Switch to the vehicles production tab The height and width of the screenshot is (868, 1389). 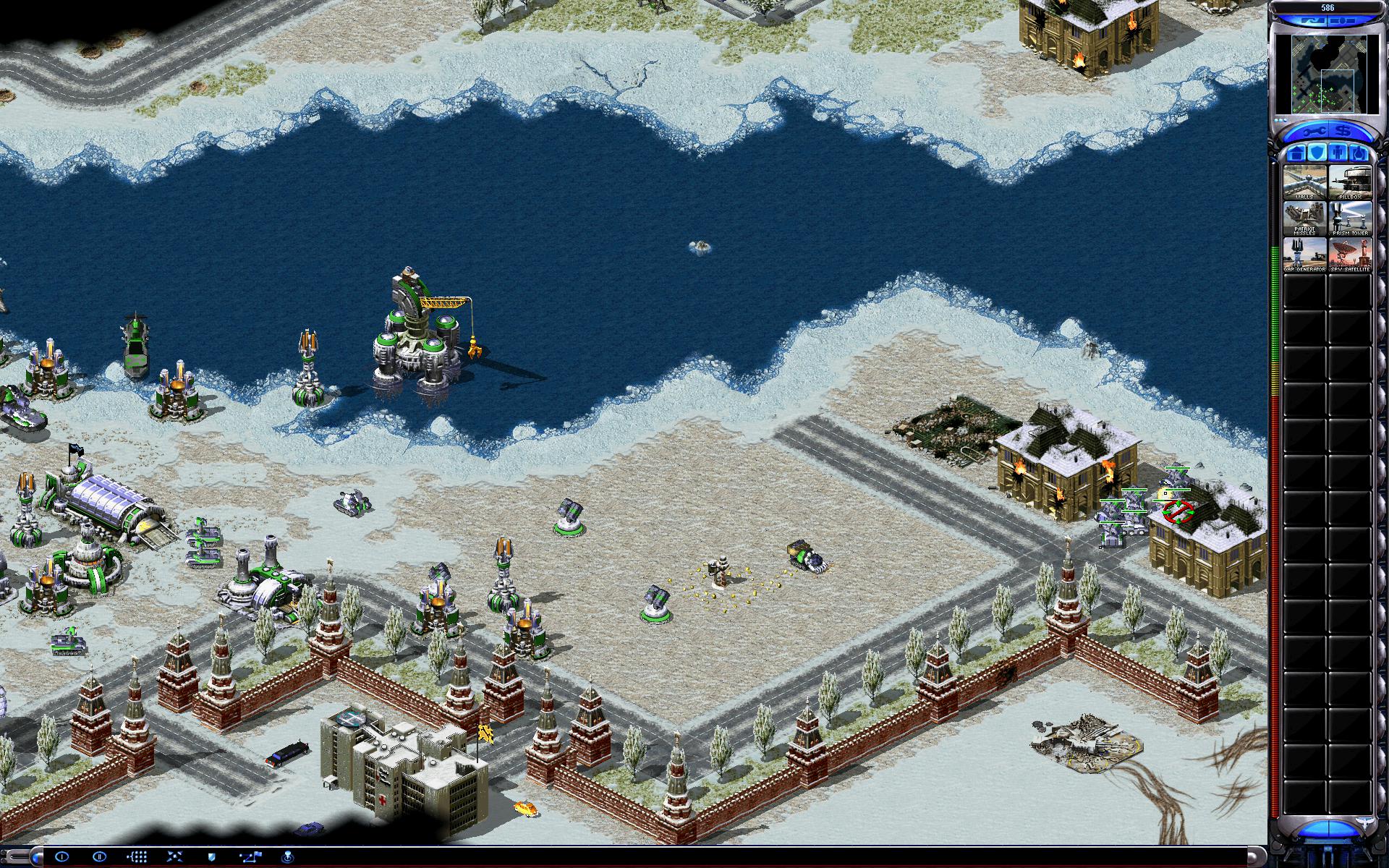pyautogui.click(x=1359, y=153)
